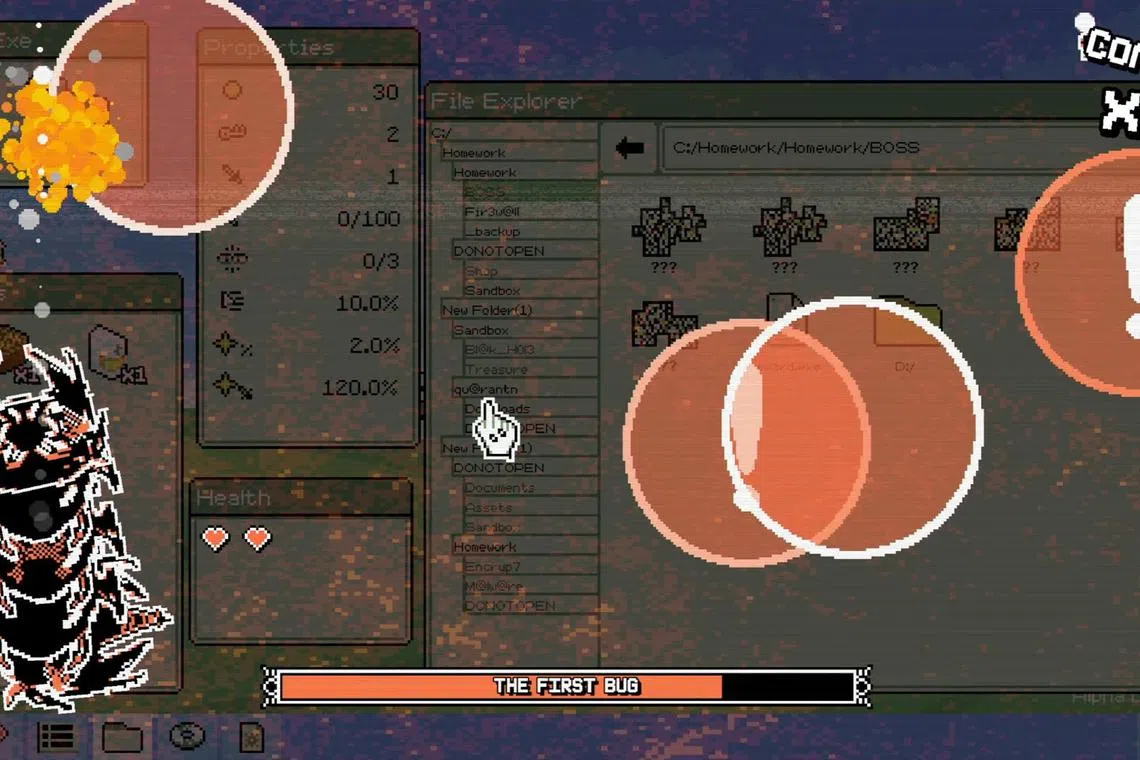Select the Assets folder in the tree

point(489,507)
